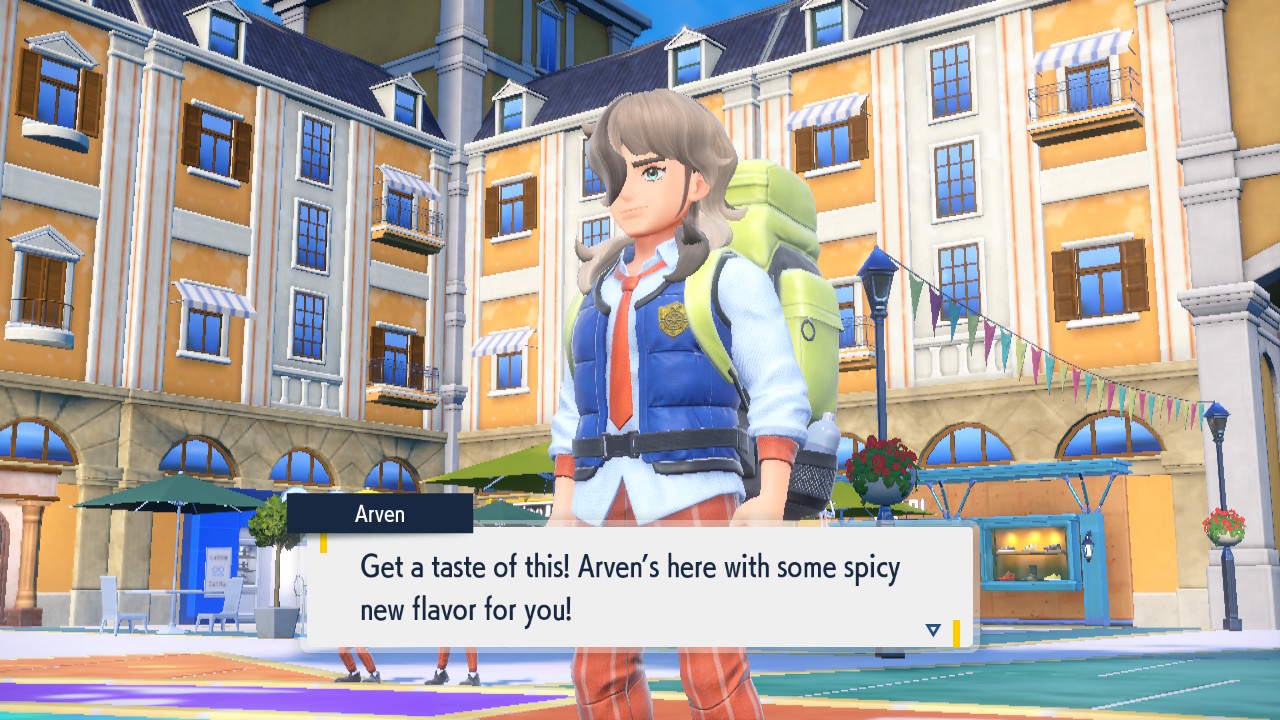Image resolution: width=1280 pixels, height=720 pixels.
Task: Click the dialogue advance triangle
Action: [932, 630]
